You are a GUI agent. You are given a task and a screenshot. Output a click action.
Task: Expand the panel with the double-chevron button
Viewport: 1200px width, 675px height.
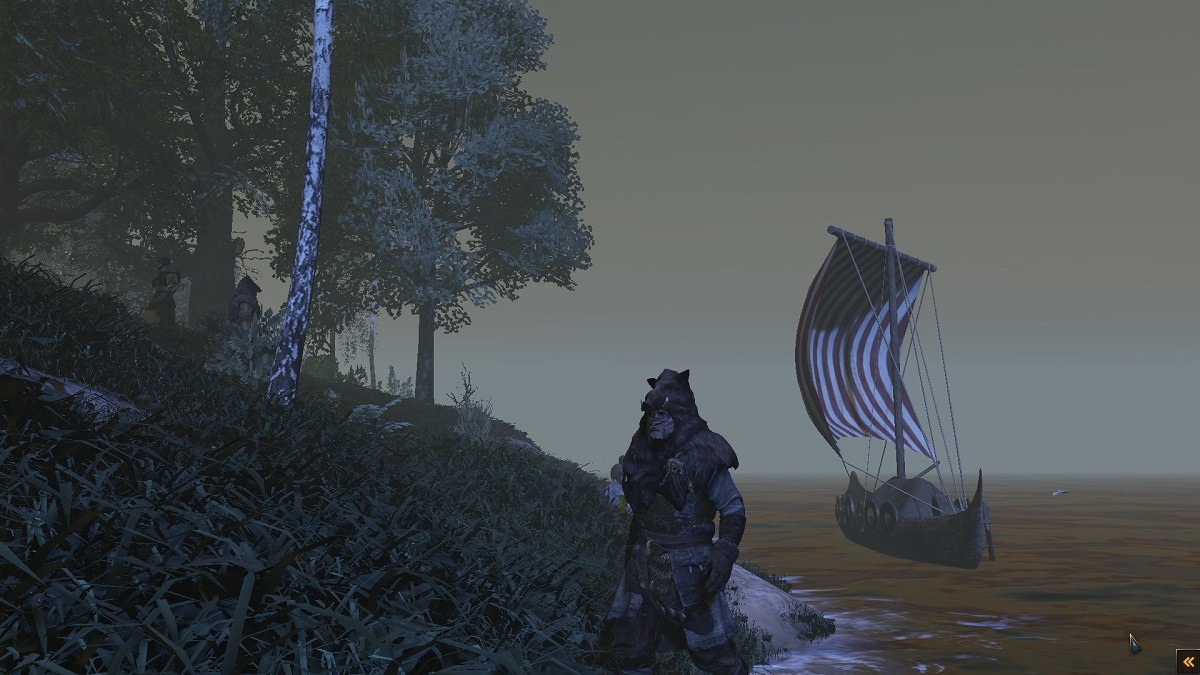(x=1187, y=661)
